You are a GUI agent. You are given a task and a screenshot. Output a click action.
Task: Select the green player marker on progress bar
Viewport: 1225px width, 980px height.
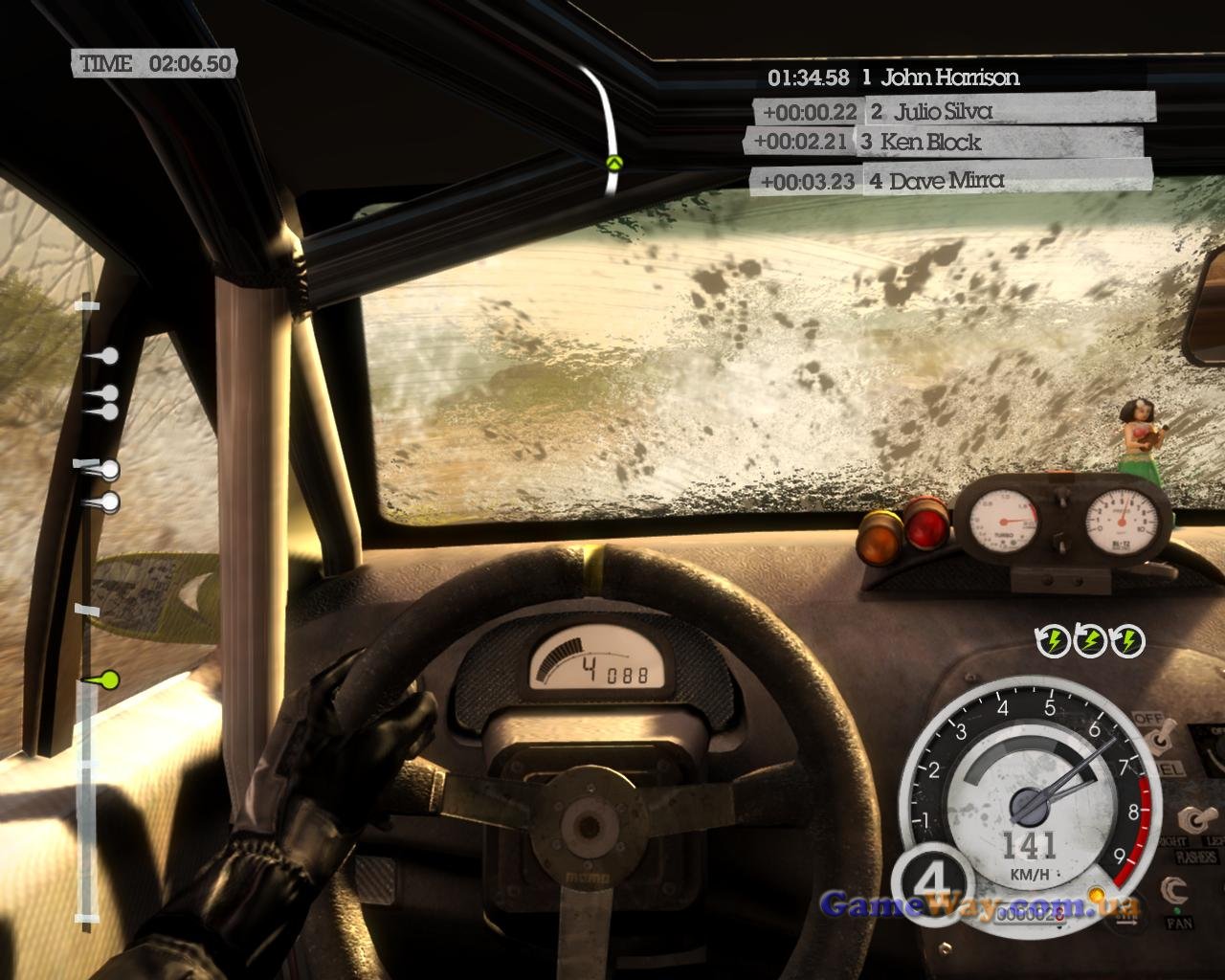(107, 680)
